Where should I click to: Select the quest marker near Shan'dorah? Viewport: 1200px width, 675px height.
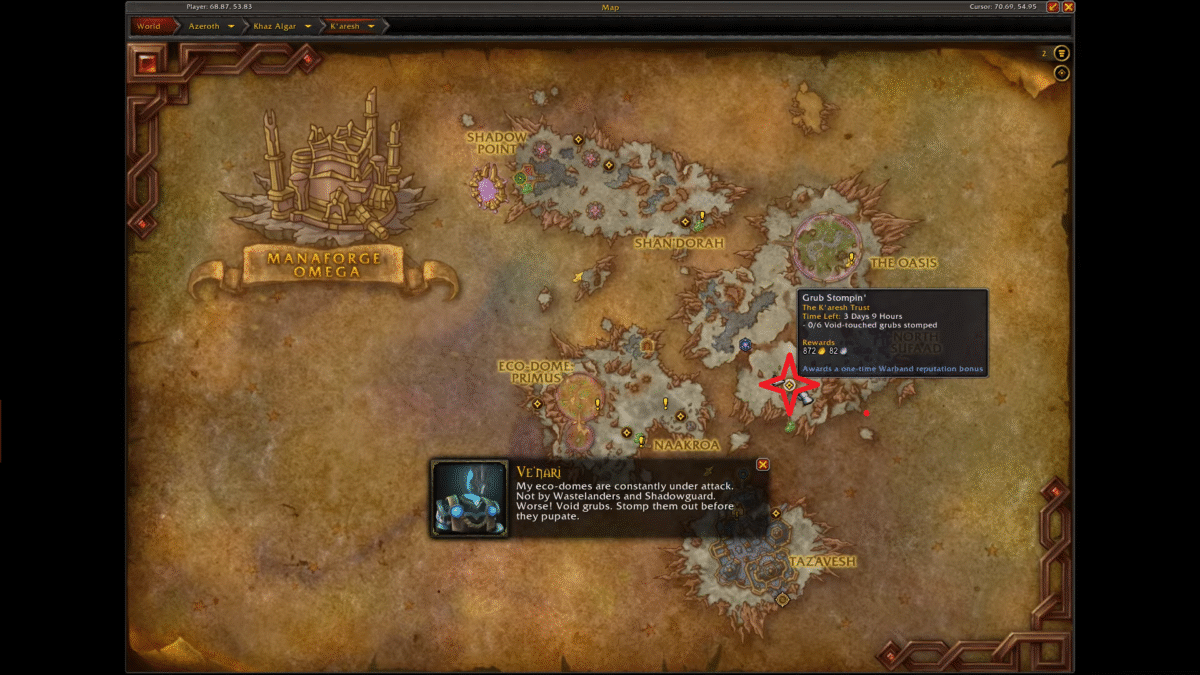coord(702,216)
